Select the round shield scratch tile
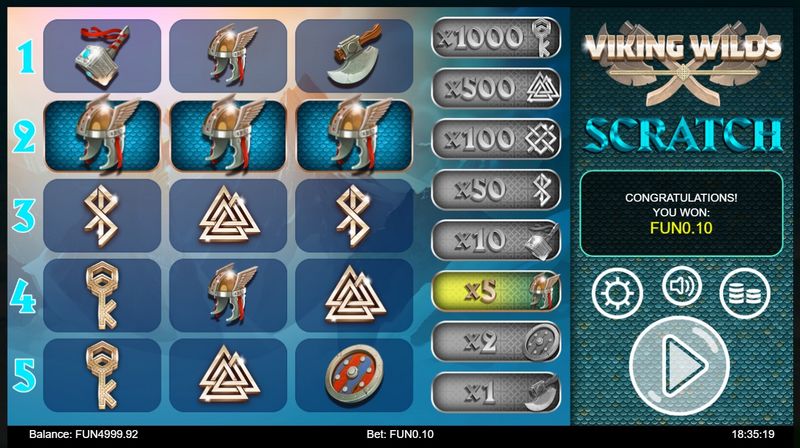Screen dimensions: 800x448 352,374
